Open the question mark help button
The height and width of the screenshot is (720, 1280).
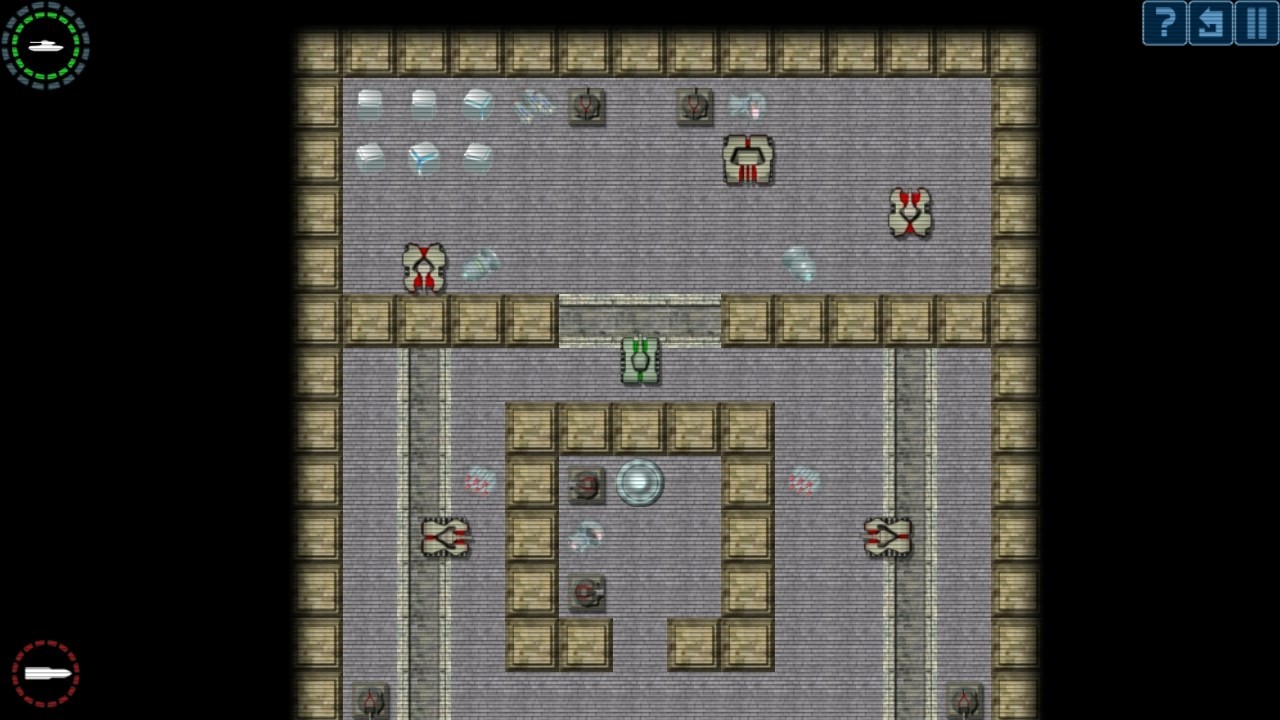(1164, 23)
